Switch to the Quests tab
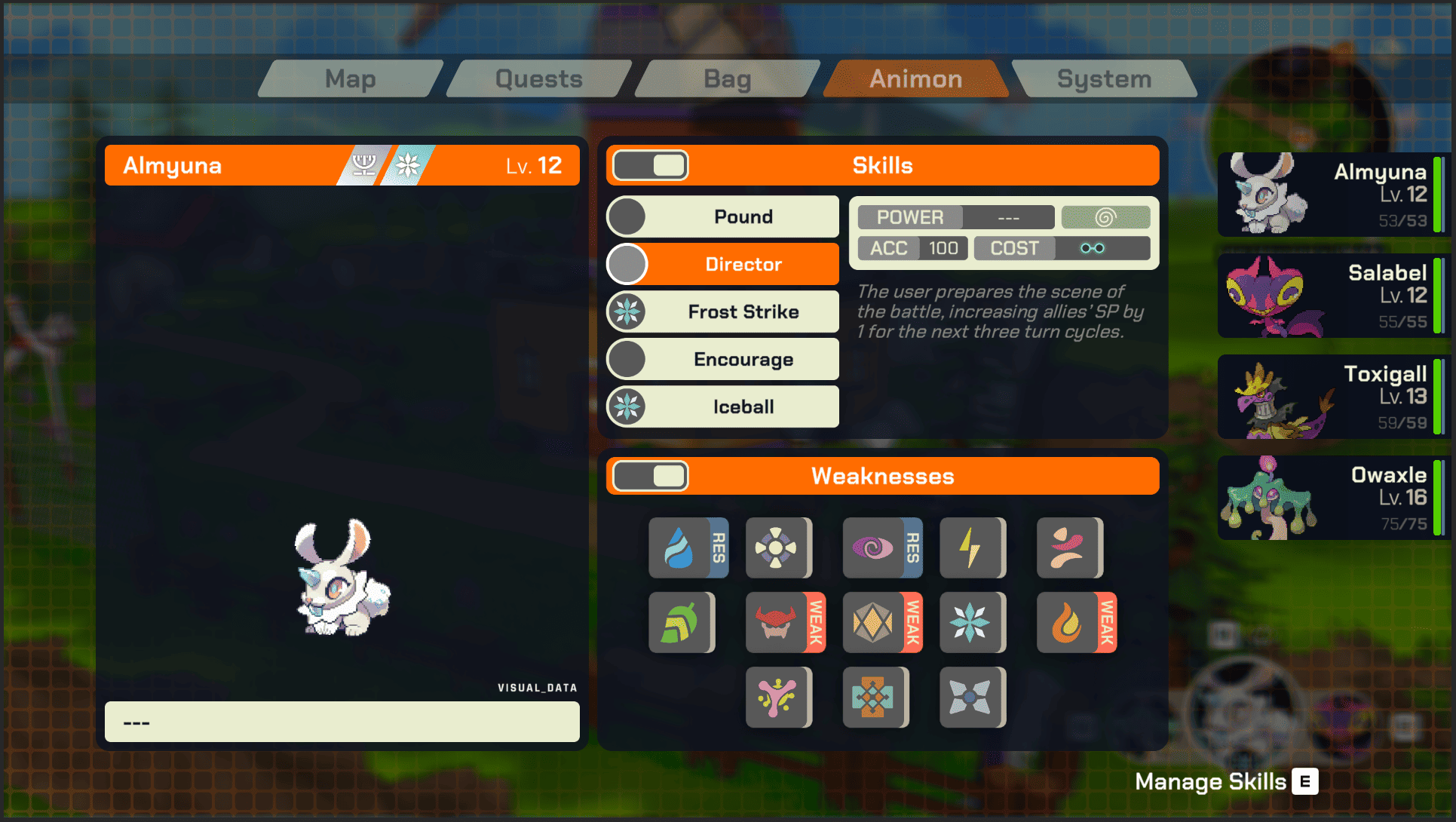The height and width of the screenshot is (822, 1456). 538,79
